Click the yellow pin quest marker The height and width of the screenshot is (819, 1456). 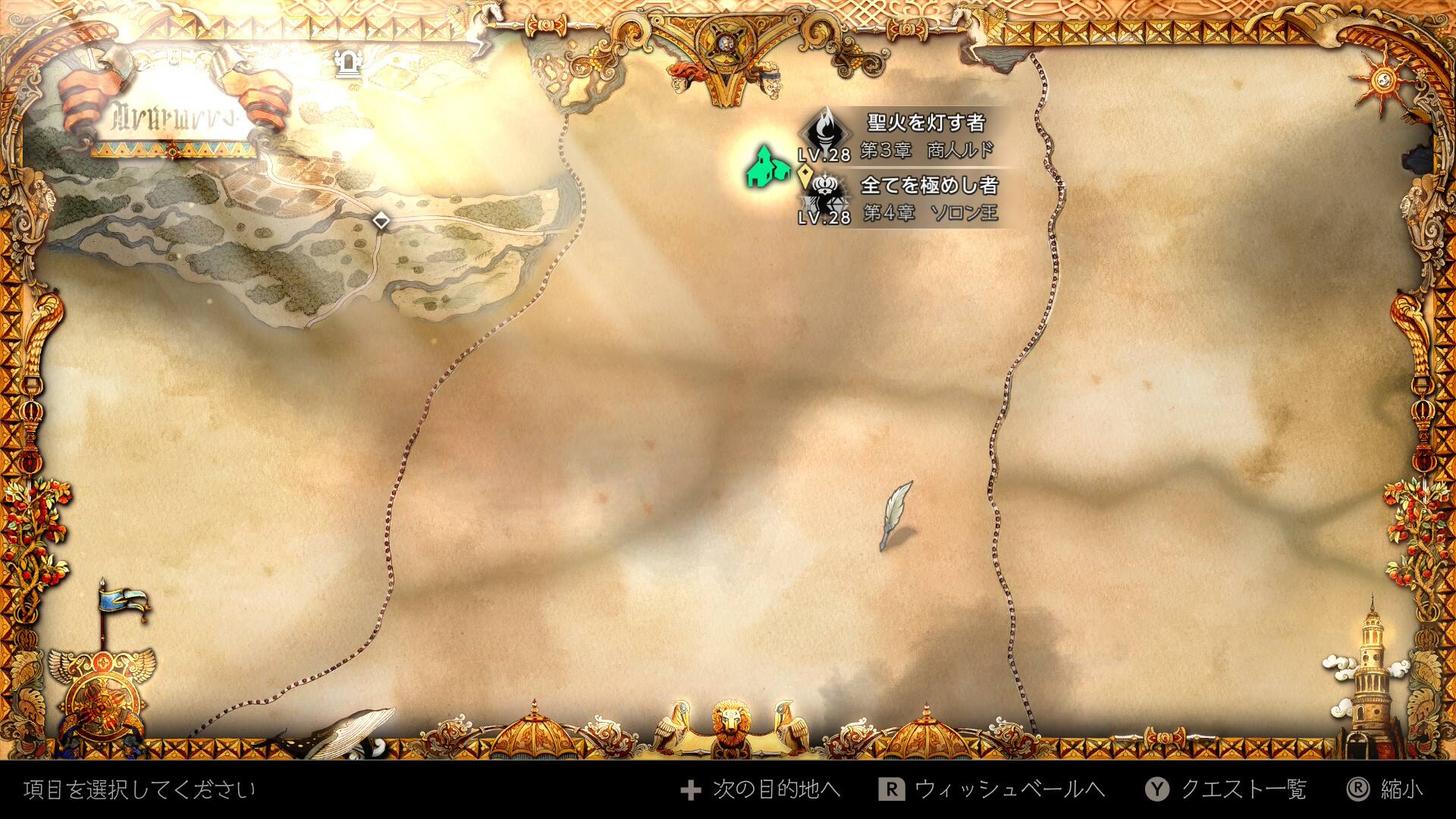[805, 177]
